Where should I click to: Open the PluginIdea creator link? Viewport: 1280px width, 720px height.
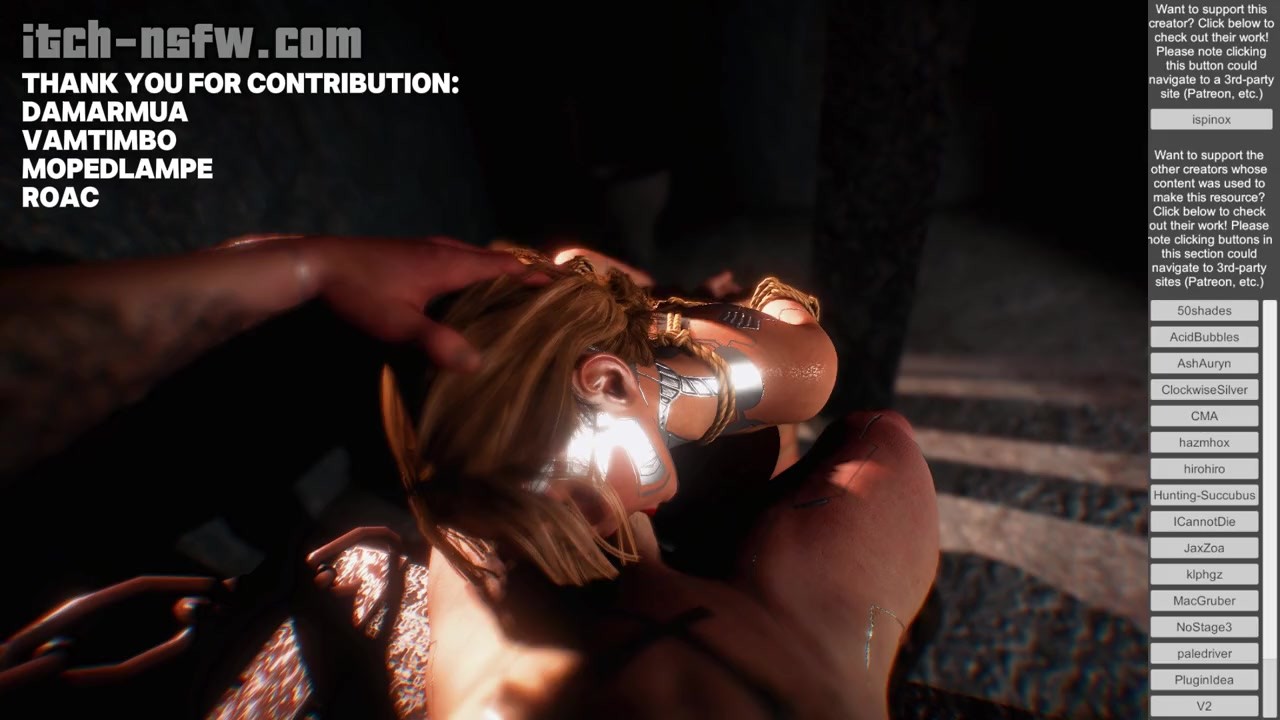(x=1204, y=680)
